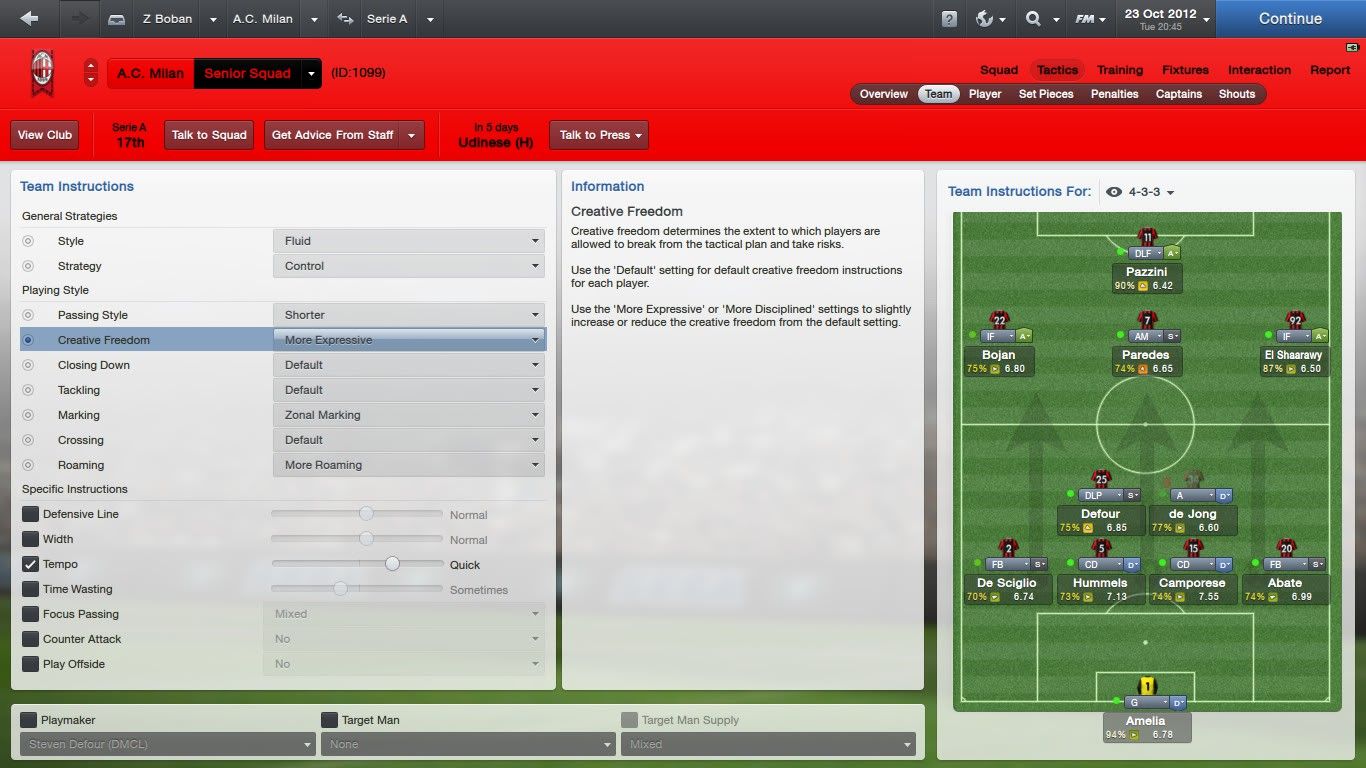Tick the Counter Attack checkbox
The width and height of the screenshot is (1366, 768).
[x=29, y=639]
